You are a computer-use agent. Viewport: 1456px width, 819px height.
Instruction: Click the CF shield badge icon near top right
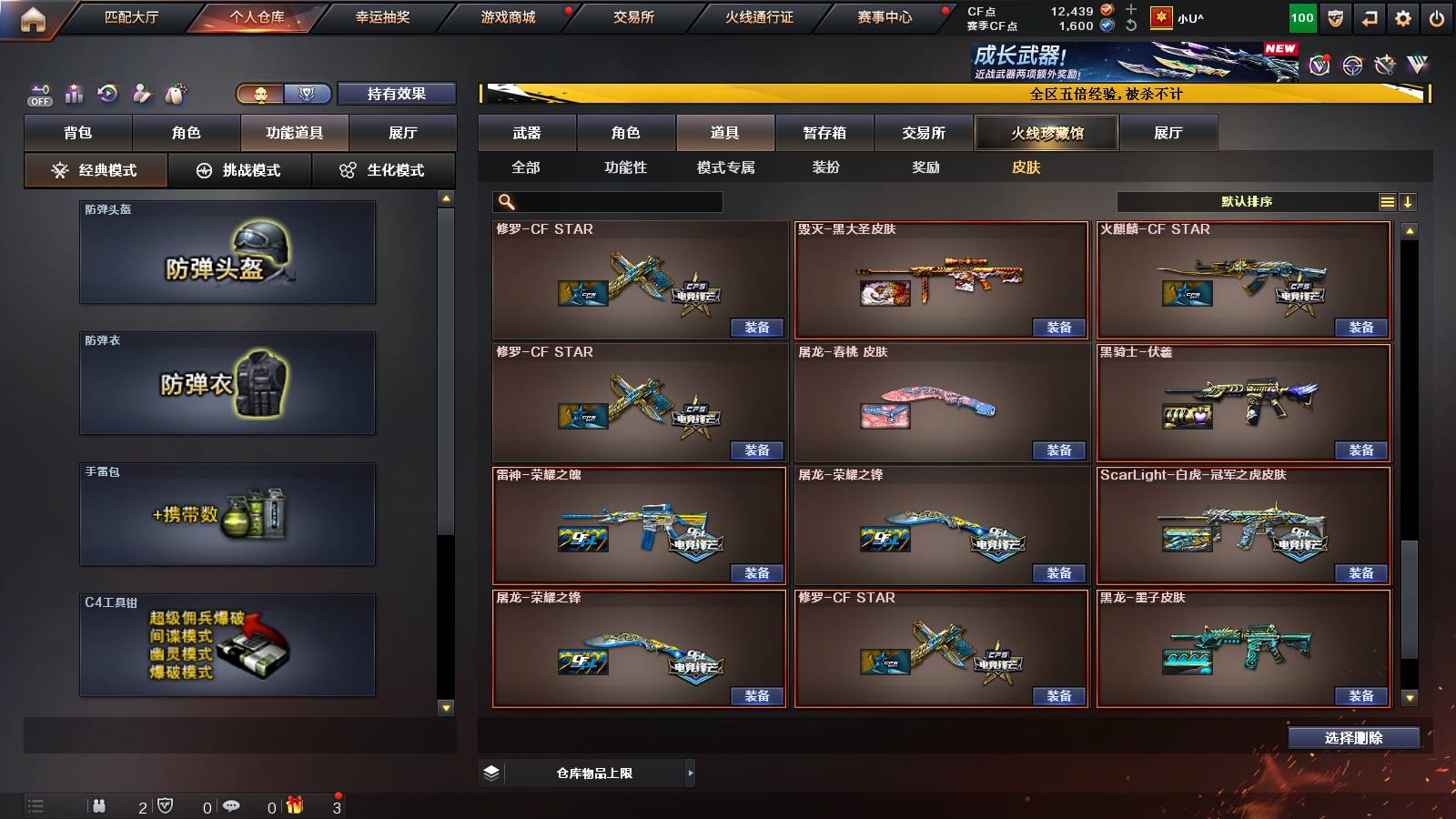(1334, 16)
